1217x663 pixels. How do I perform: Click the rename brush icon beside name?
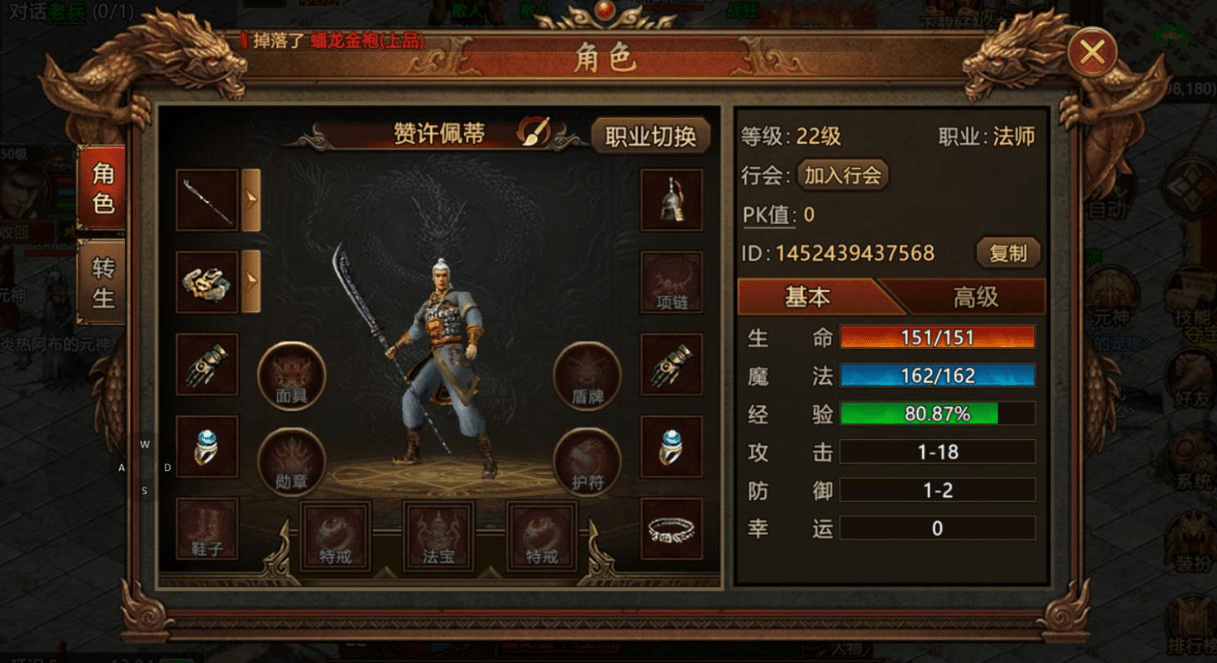coord(533,133)
